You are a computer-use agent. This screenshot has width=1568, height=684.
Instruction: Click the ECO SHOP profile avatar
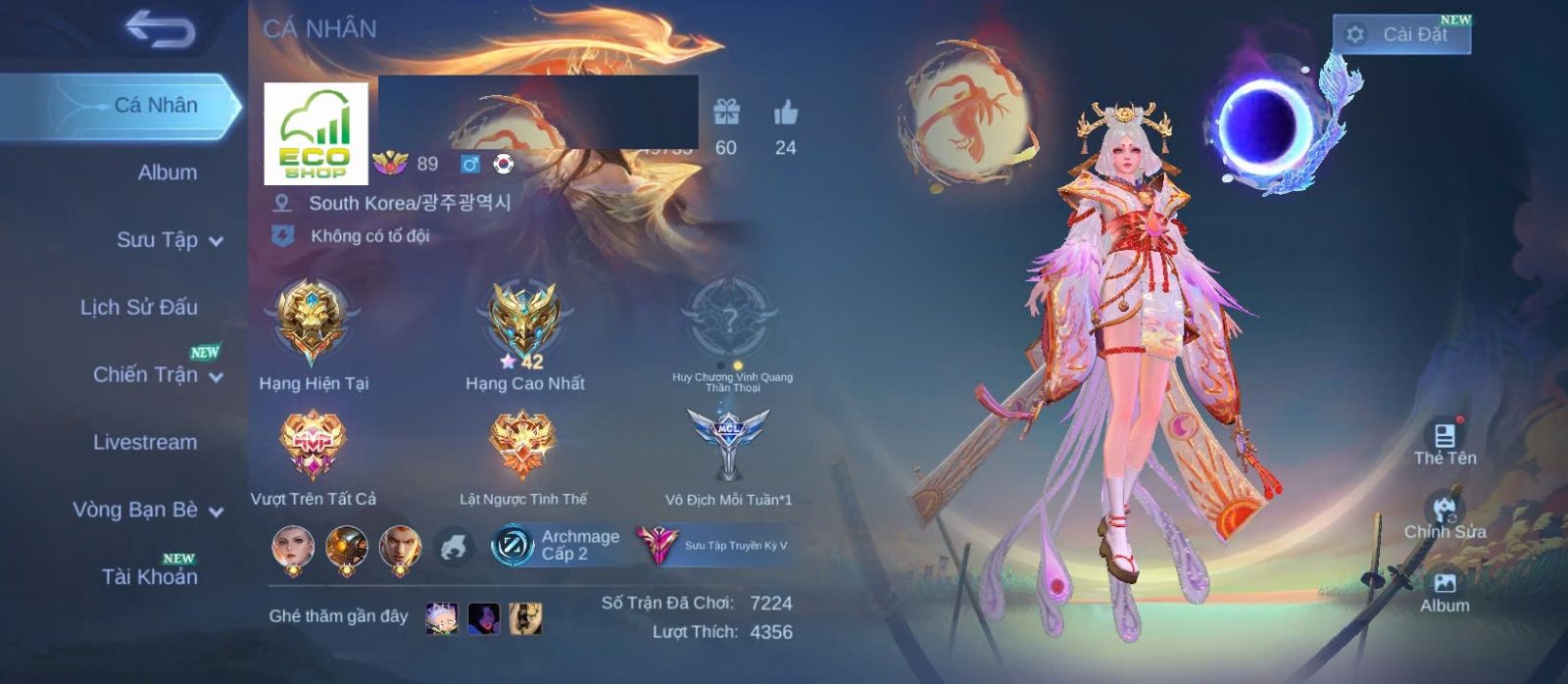click(316, 133)
